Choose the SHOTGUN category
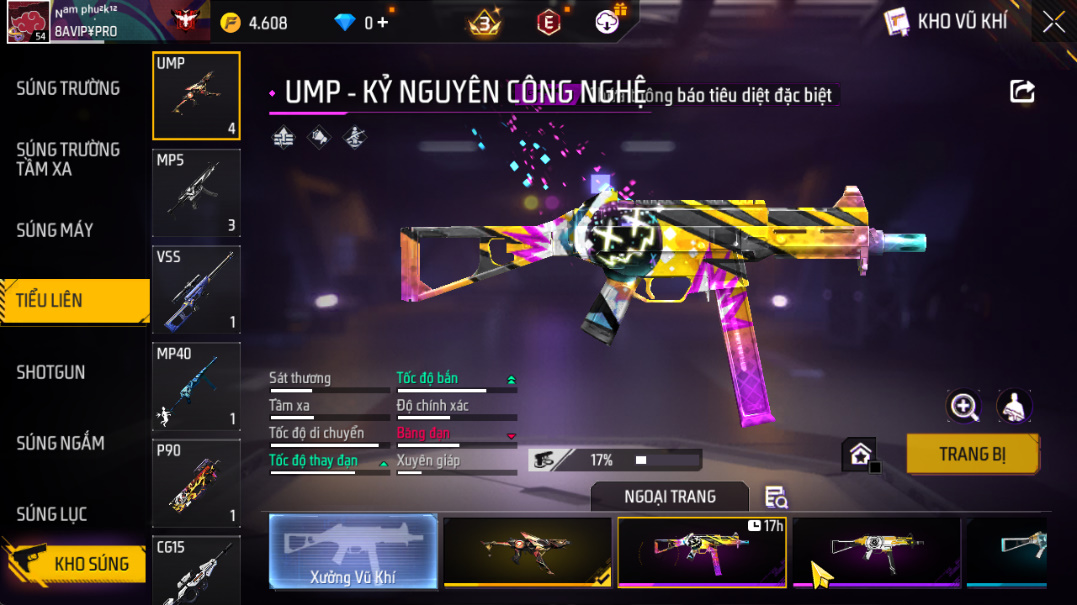The height and width of the screenshot is (605, 1077). click(51, 372)
